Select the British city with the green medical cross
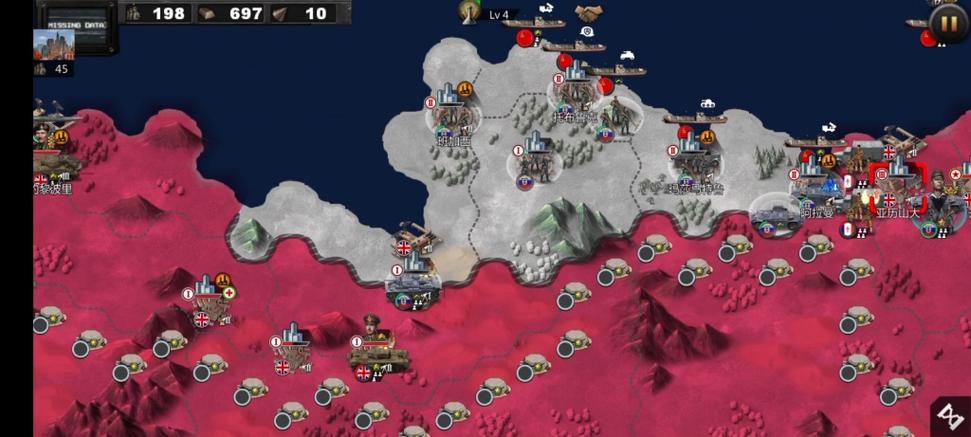971x437 pixels. 208,299
